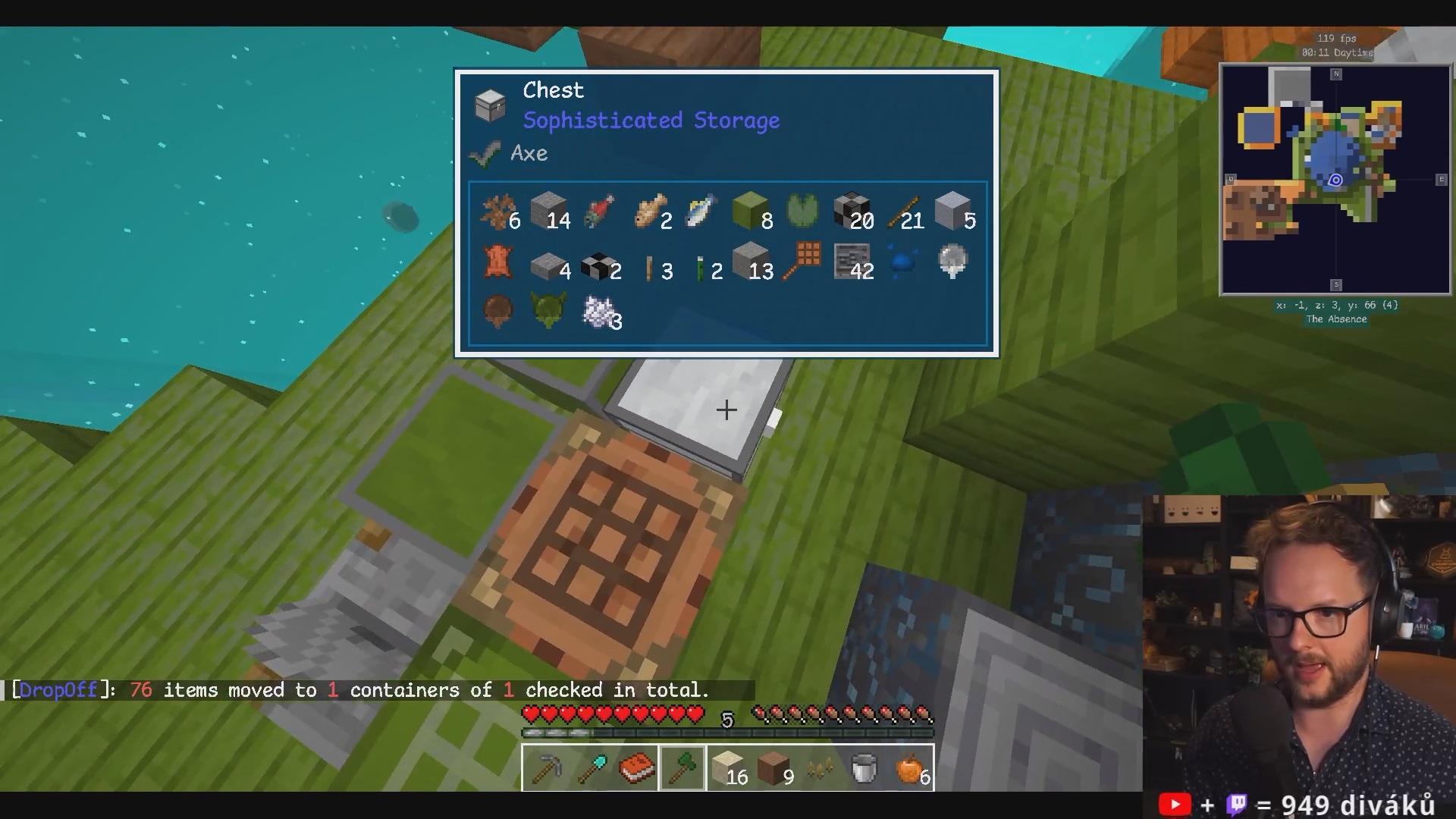1456x819 pixels.
Task: Select the pickaxe hotbar slot
Action: (x=545, y=768)
